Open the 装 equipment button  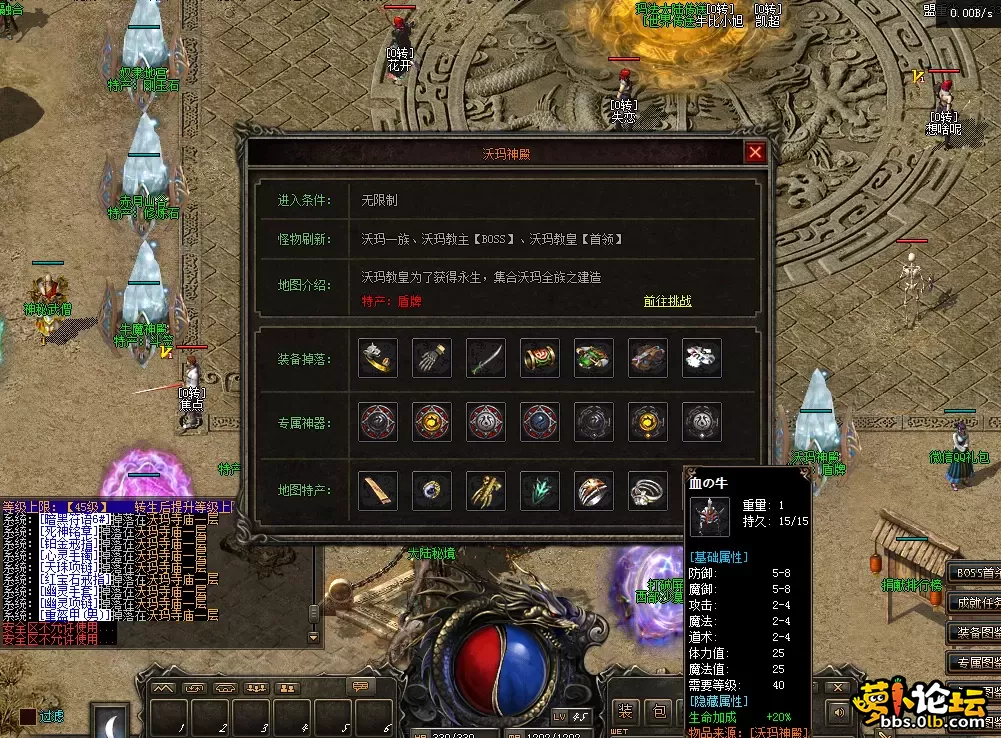(x=625, y=712)
